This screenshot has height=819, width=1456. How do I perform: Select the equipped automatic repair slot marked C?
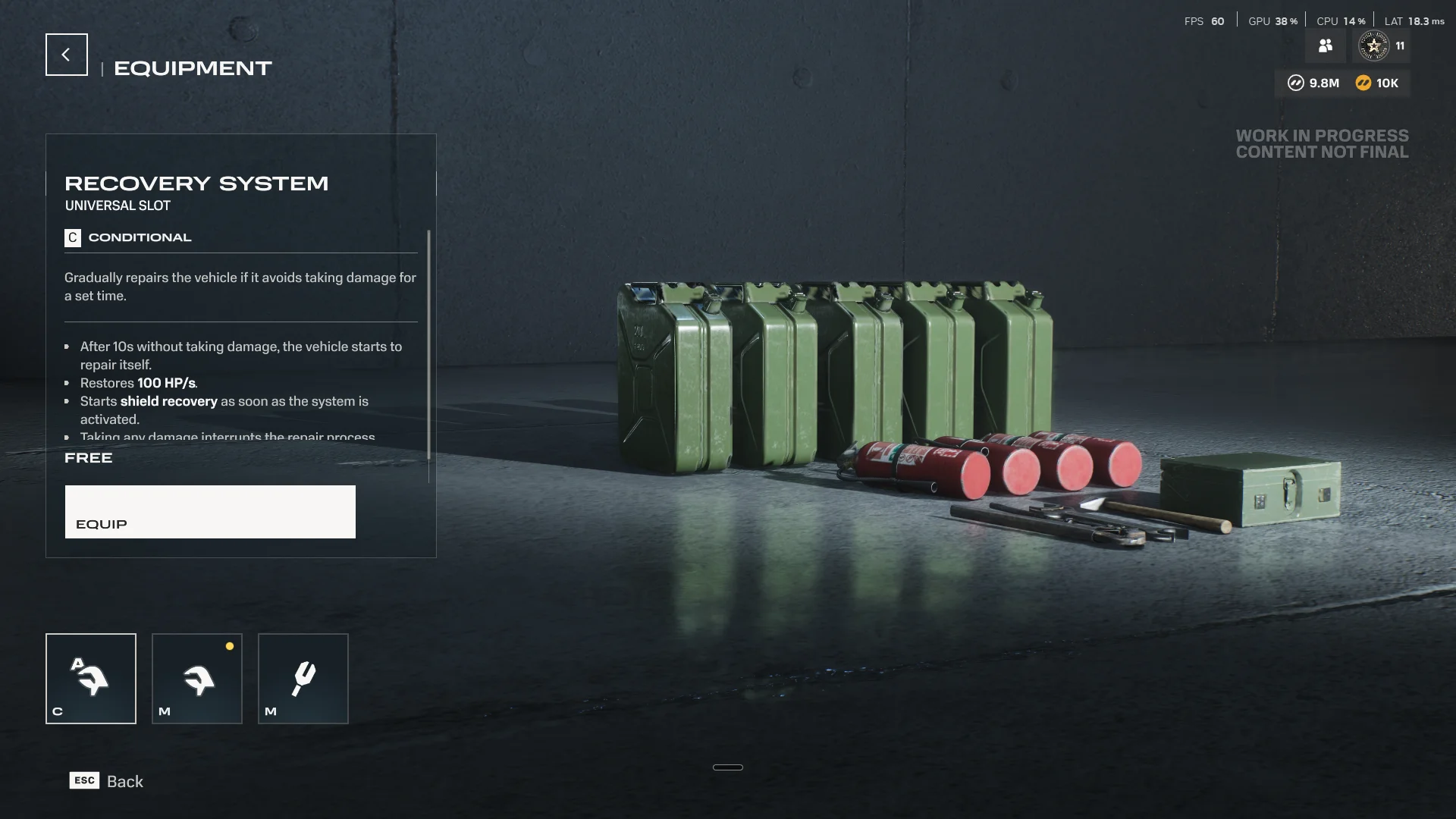click(90, 678)
